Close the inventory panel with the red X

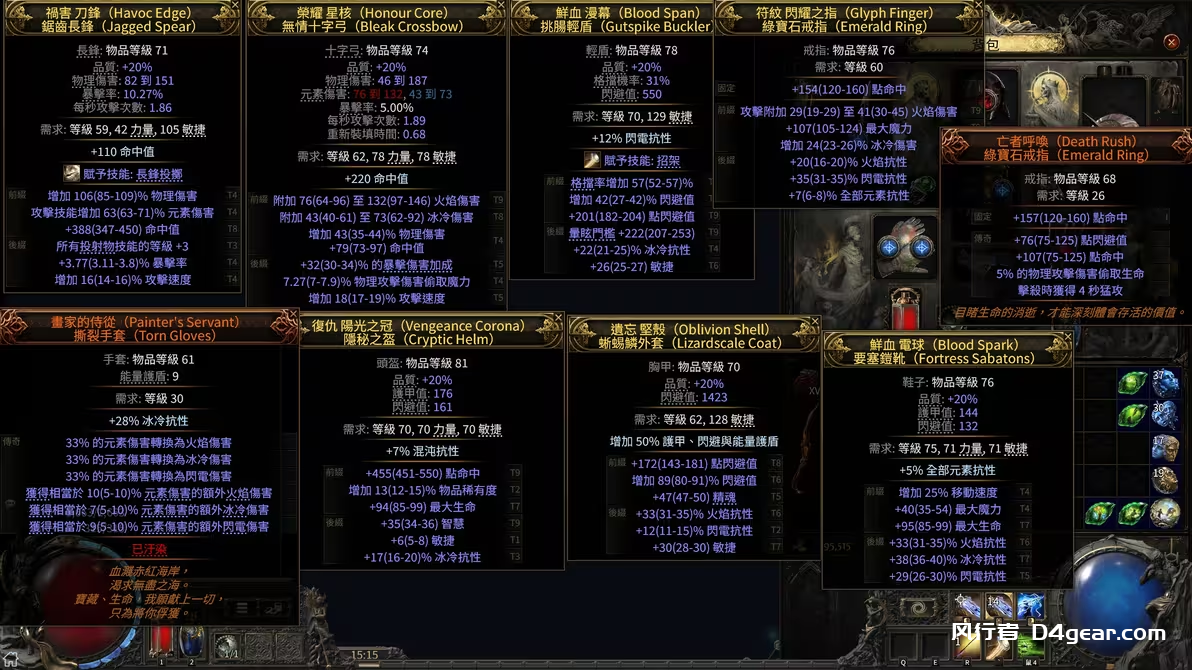coord(1171,42)
